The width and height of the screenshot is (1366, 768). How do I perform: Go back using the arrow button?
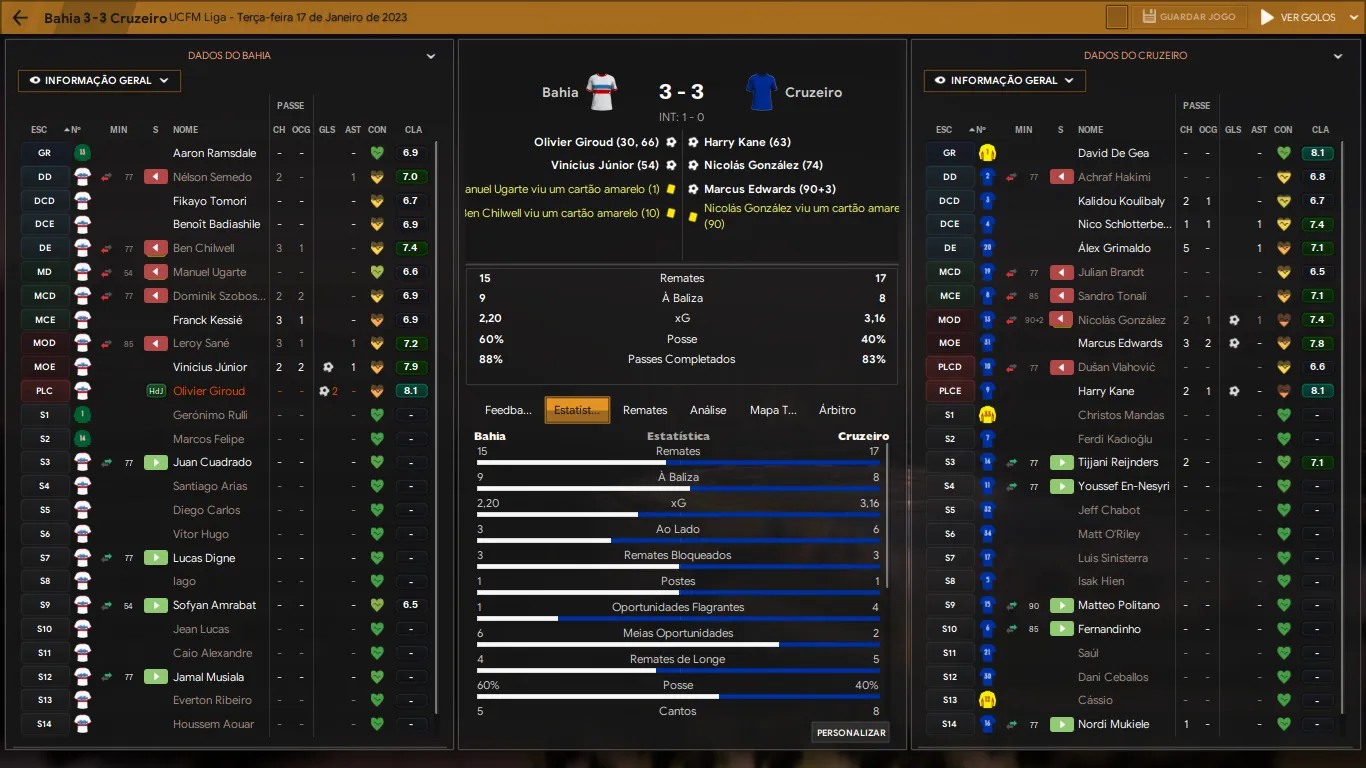coord(20,17)
